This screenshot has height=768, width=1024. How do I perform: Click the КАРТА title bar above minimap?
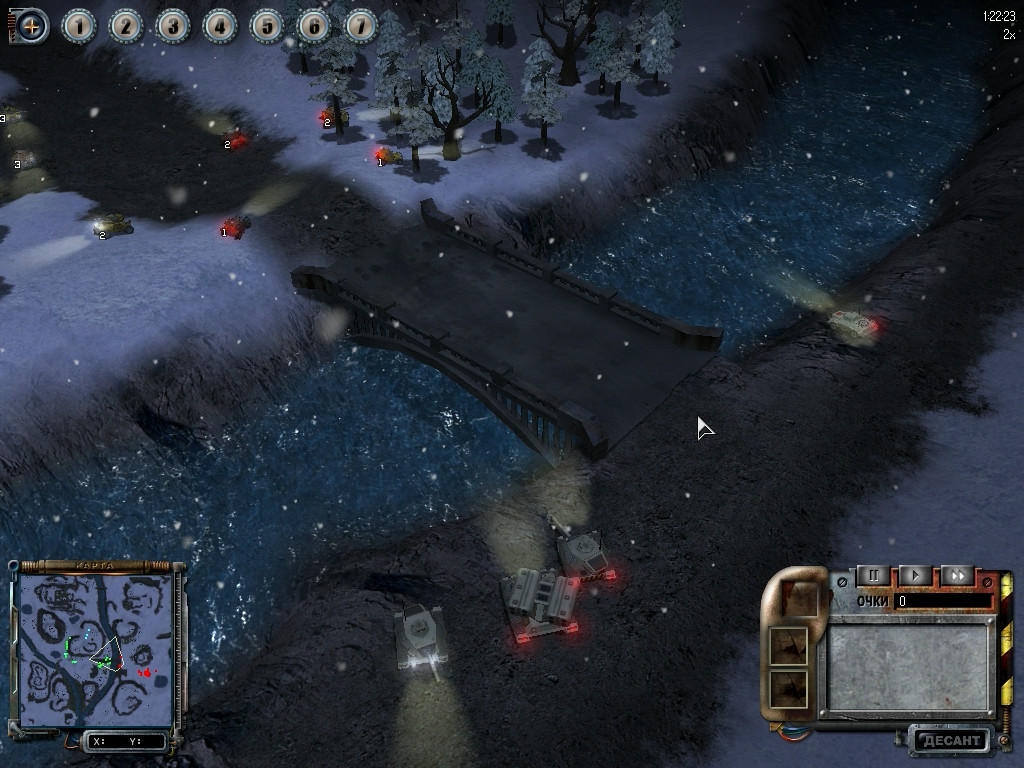[95, 566]
